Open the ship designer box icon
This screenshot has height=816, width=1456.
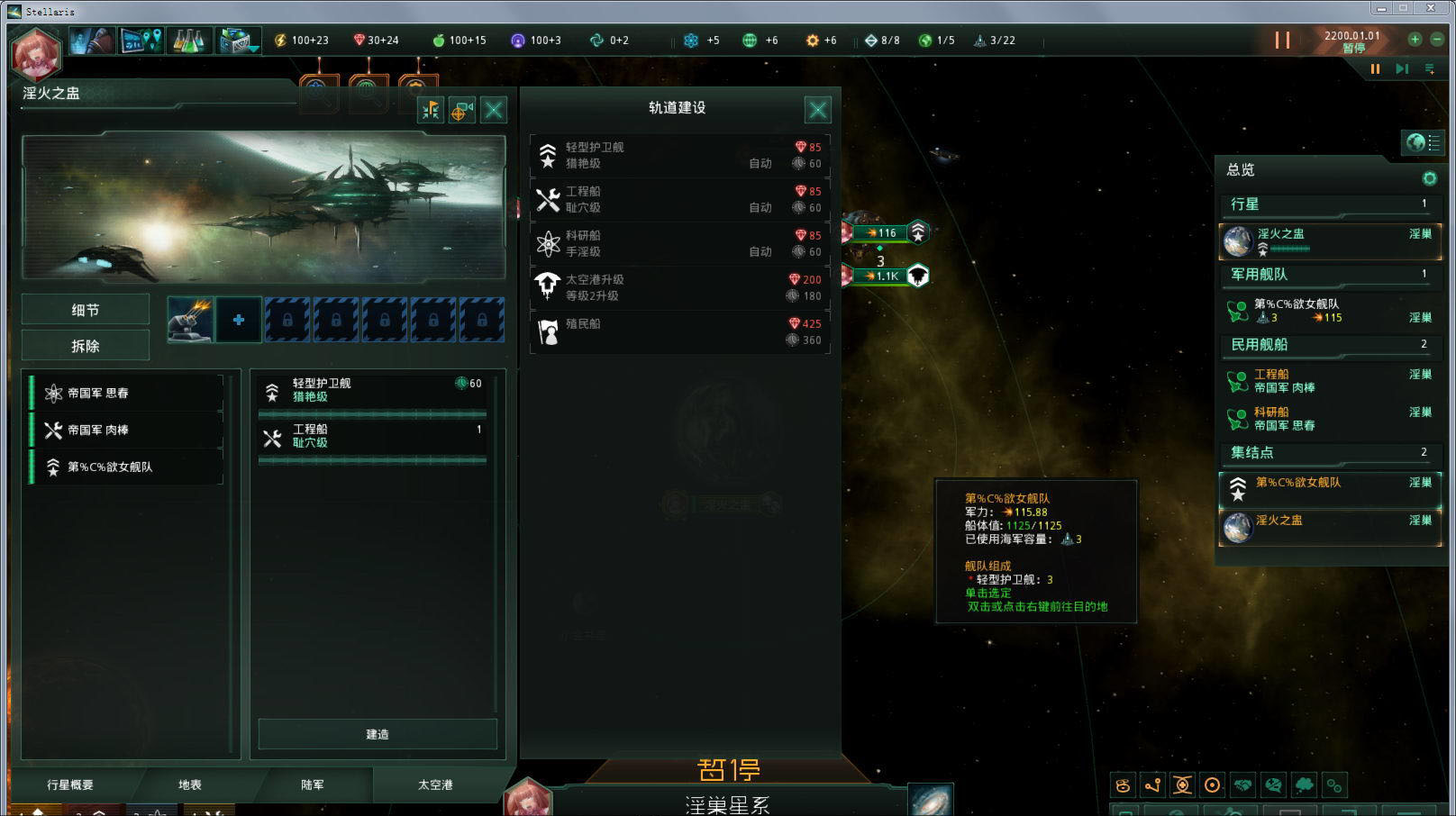pos(236,41)
